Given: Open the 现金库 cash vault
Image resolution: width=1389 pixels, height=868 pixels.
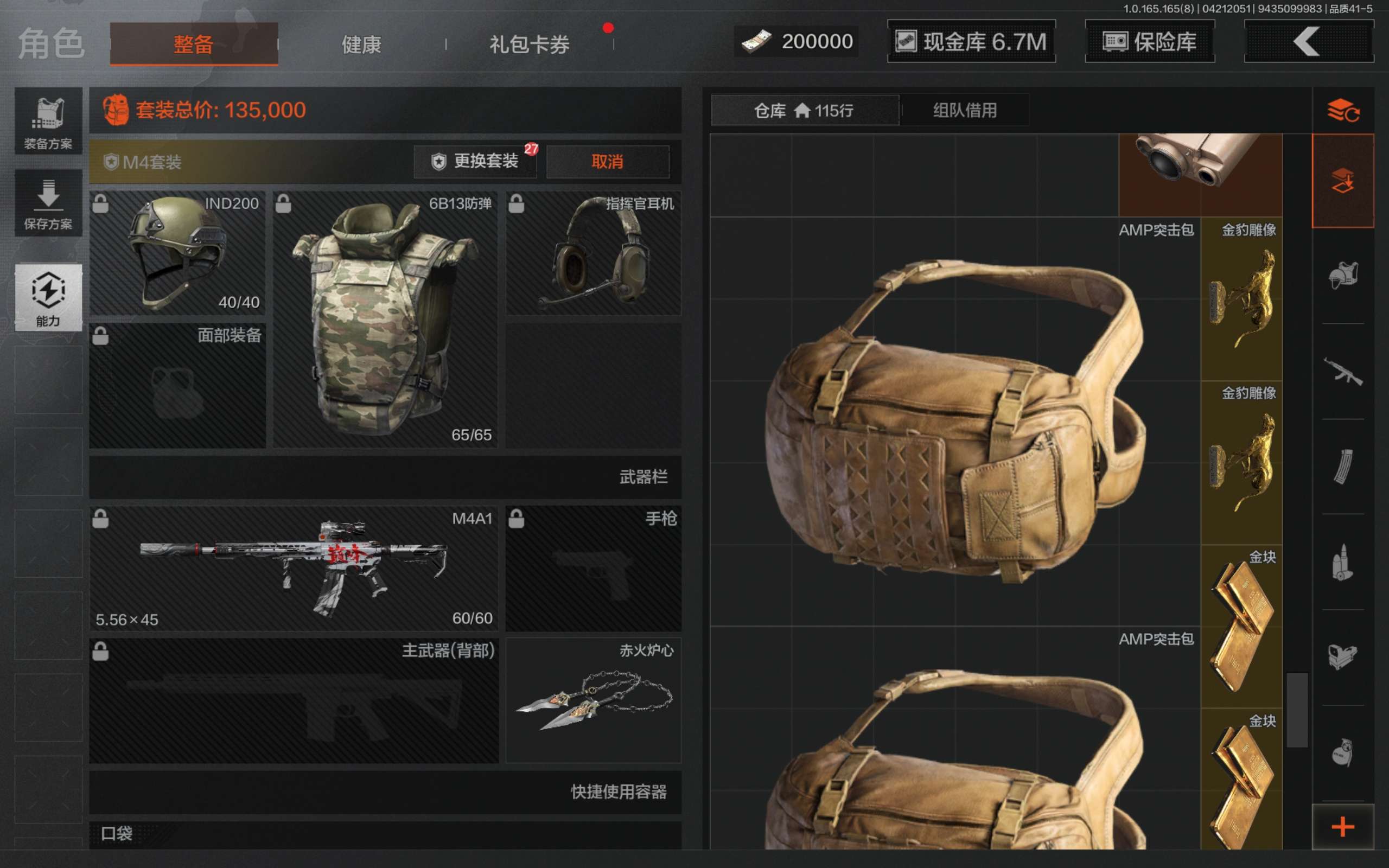Looking at the screenshot, I should [x=971, y=41].
